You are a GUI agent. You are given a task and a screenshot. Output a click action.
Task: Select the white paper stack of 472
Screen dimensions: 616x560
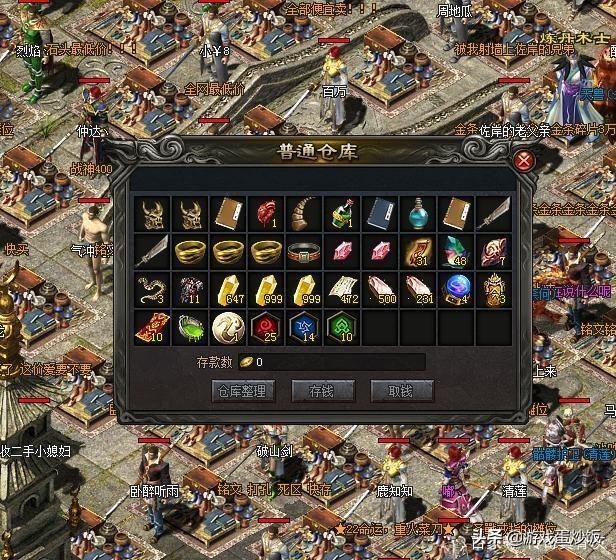[342, 288]
